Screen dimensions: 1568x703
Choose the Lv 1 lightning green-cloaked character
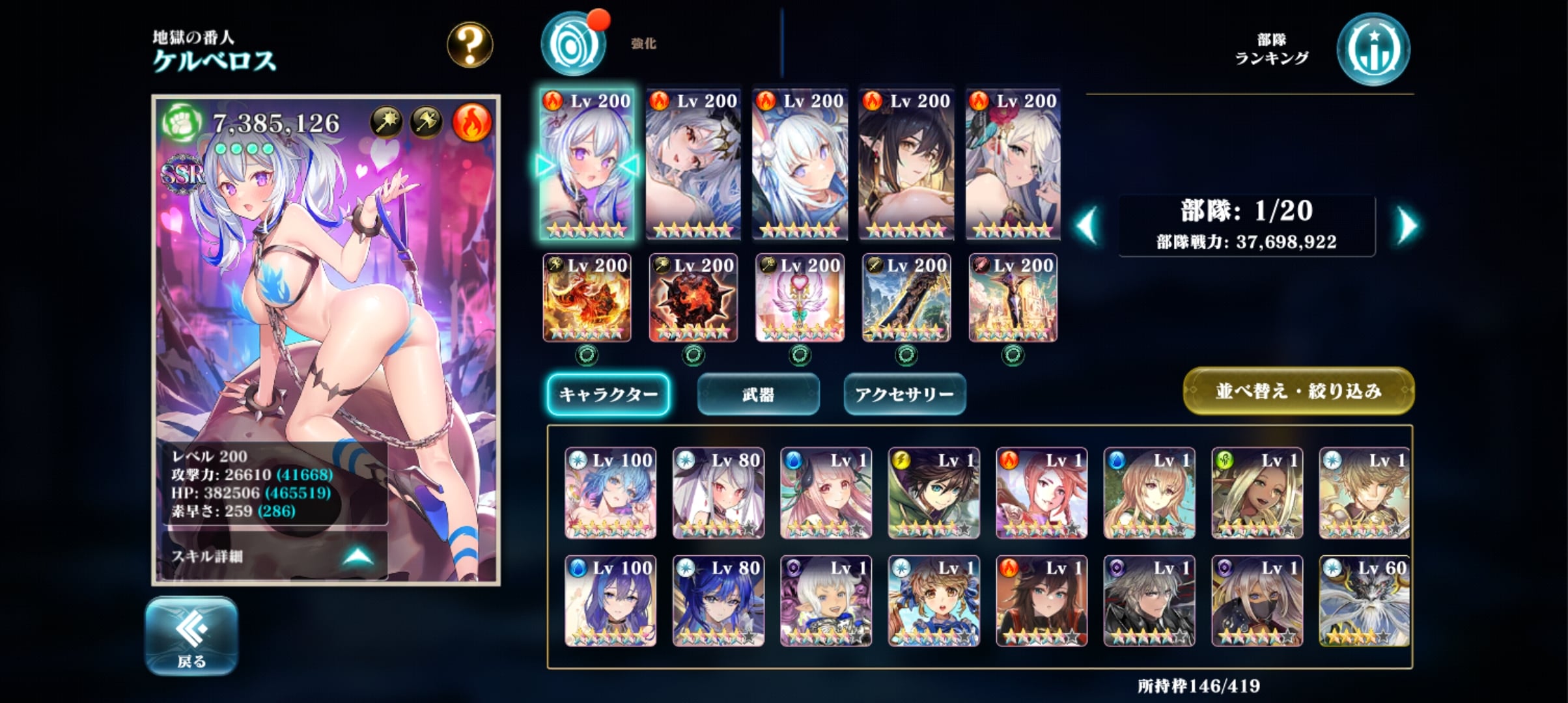(934, 493)
